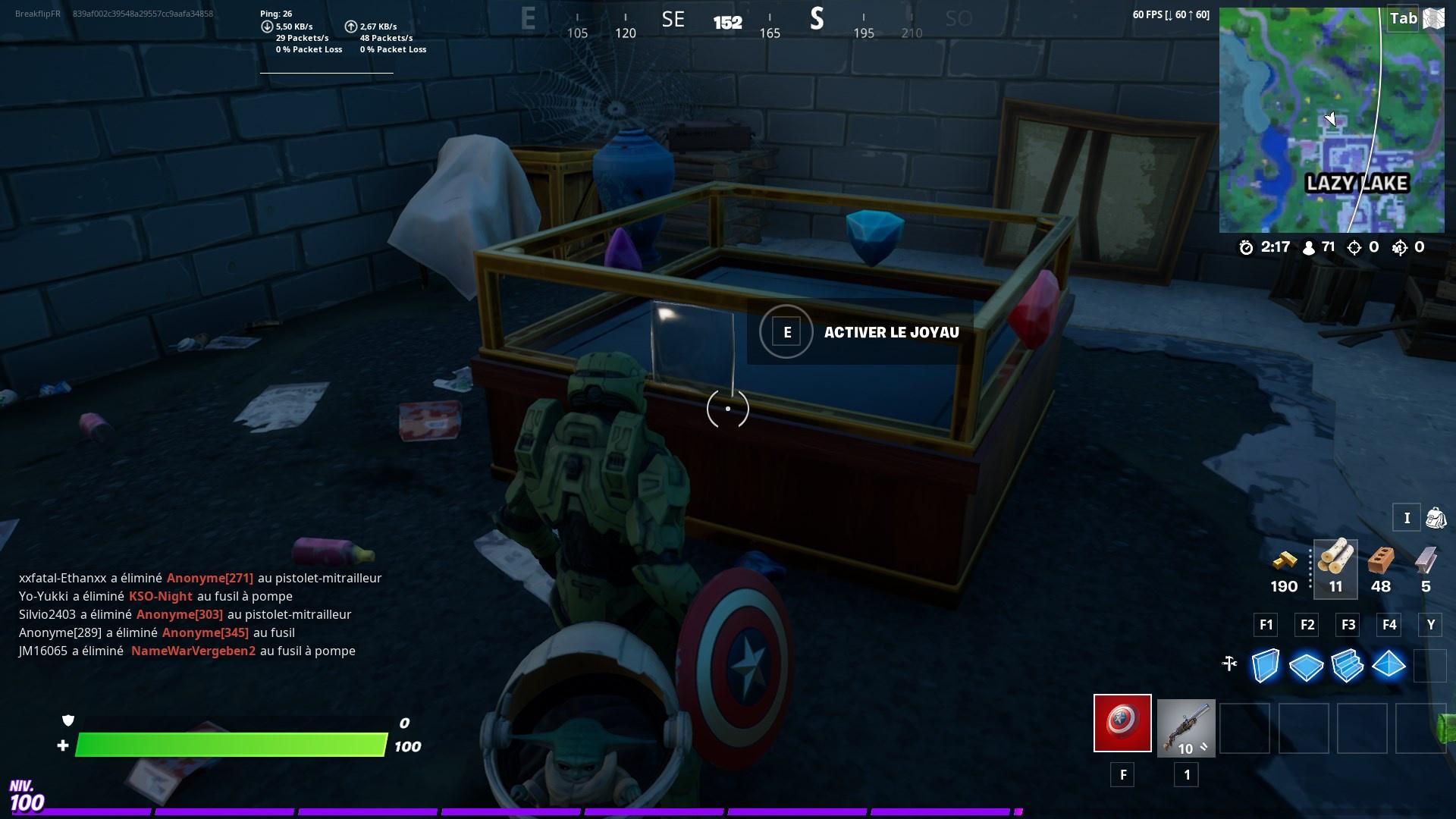Viewport: 1456px width, 819px height.
Task: Select the wall build piece under F1
Action: [1265, 666]
